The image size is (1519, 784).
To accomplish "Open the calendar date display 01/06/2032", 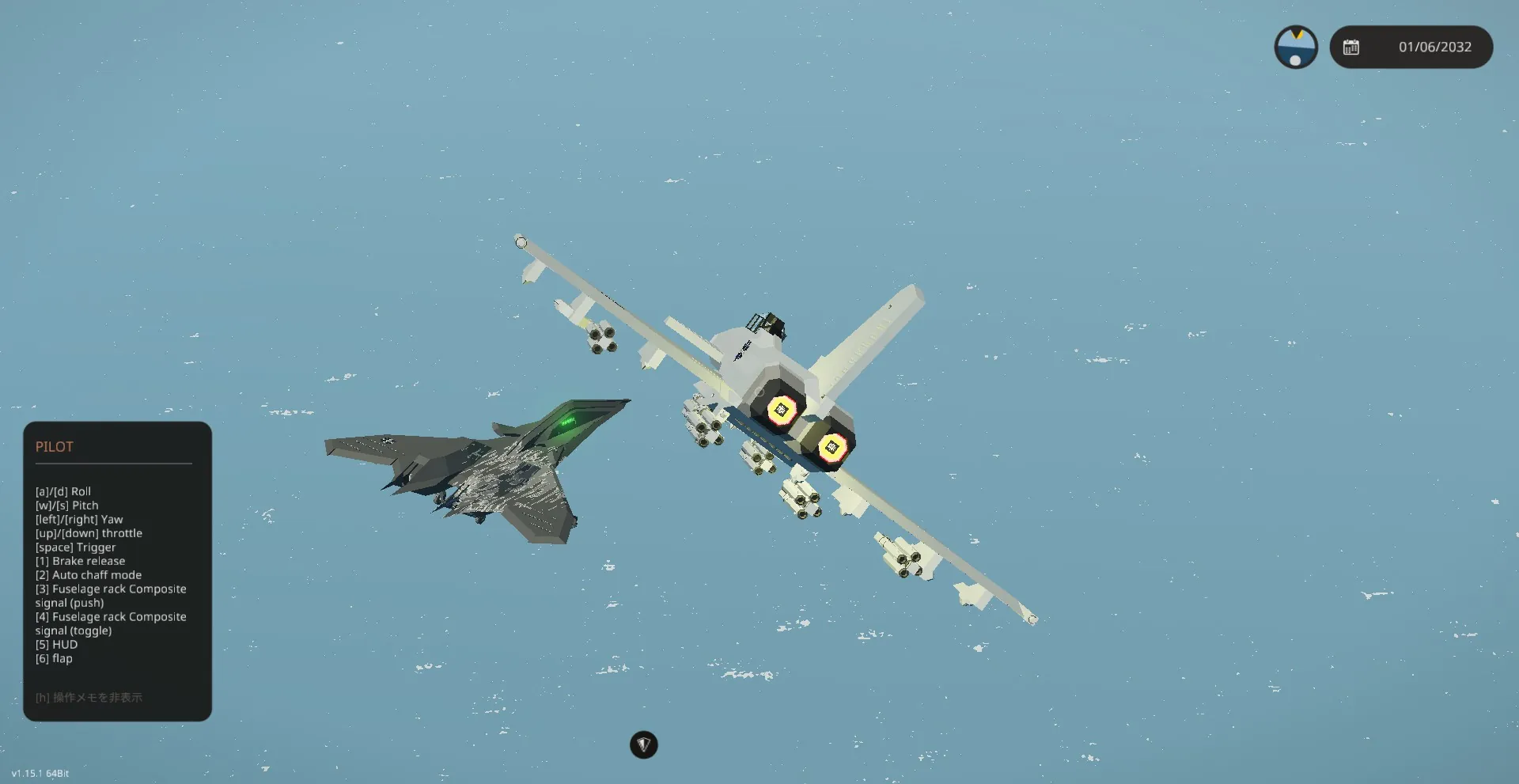I will click(x=1411, y=47).
